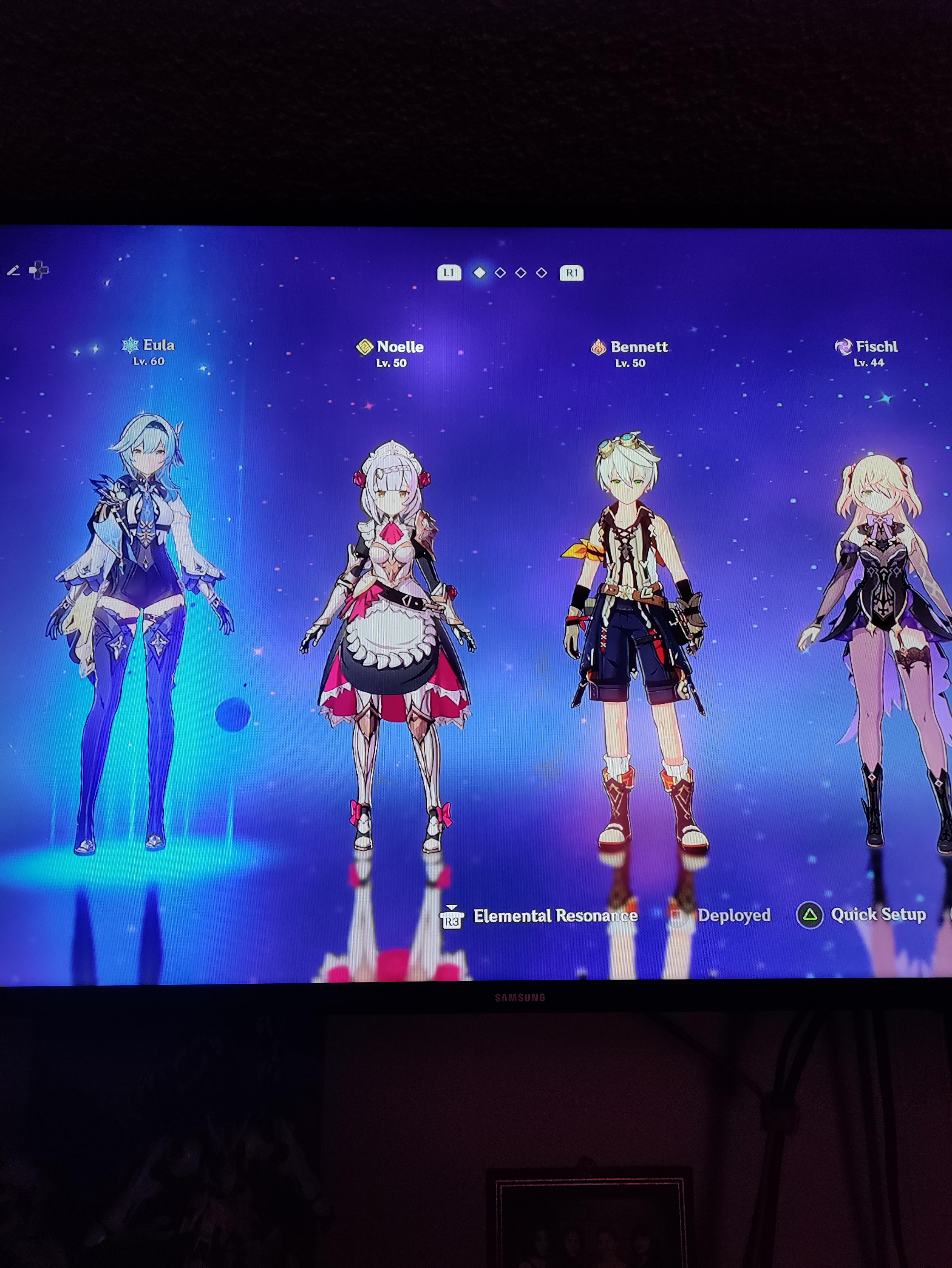Click Bennett's Pyro element icon
The width and height of the screenshot is (952, 1268).
point(598,346)
